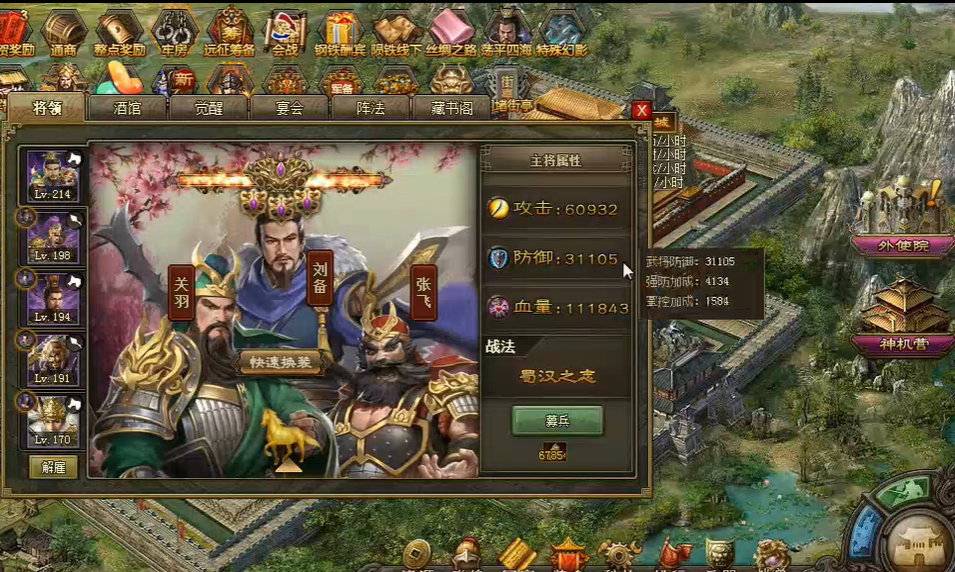
Task: Show the 阵法 tab
Action: 370,108
